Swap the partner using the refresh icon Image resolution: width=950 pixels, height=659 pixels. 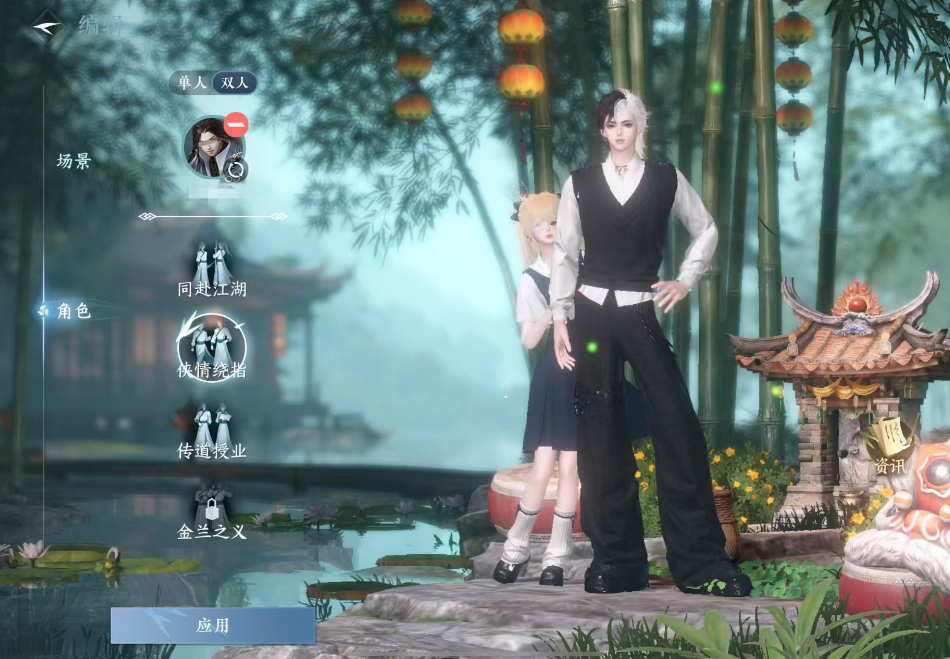(x=236, y=169)
